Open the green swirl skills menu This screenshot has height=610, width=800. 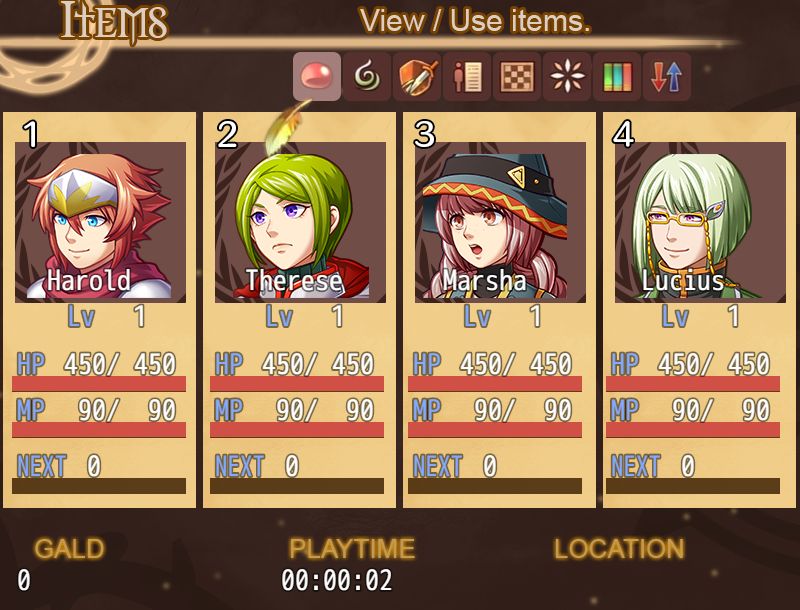point(367,77)
